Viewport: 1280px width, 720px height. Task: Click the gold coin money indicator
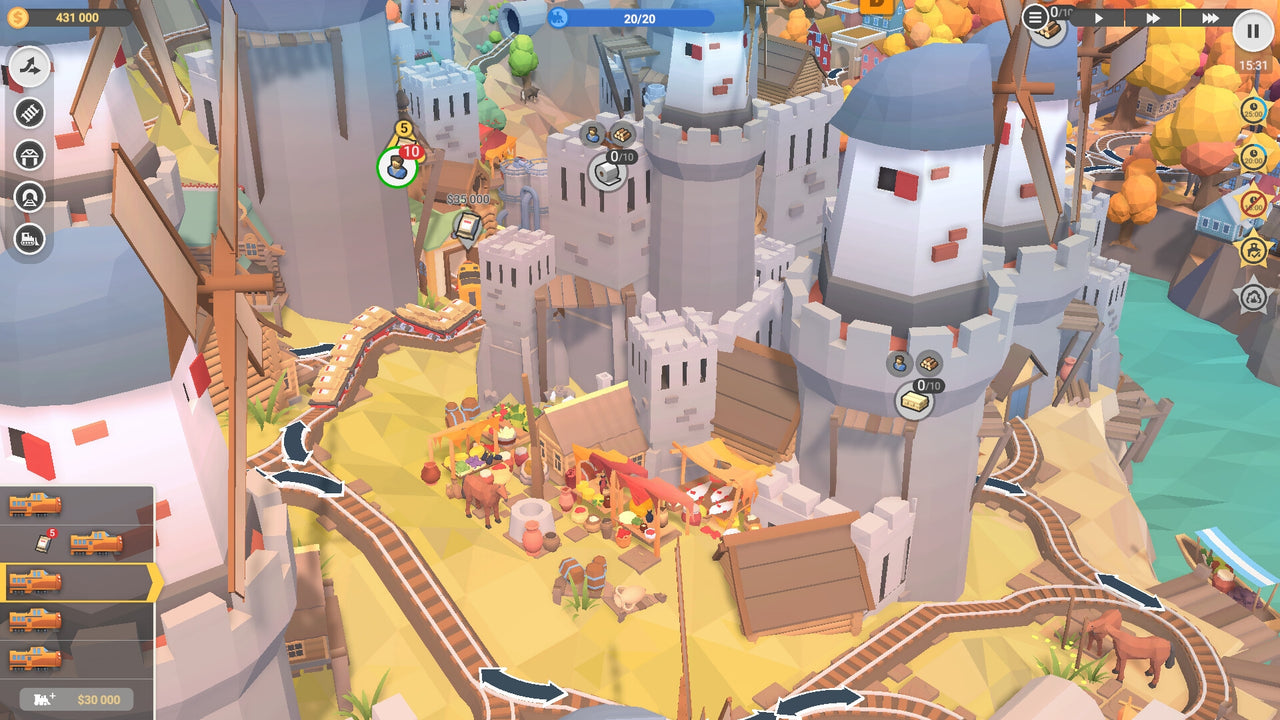pos(18,15)
